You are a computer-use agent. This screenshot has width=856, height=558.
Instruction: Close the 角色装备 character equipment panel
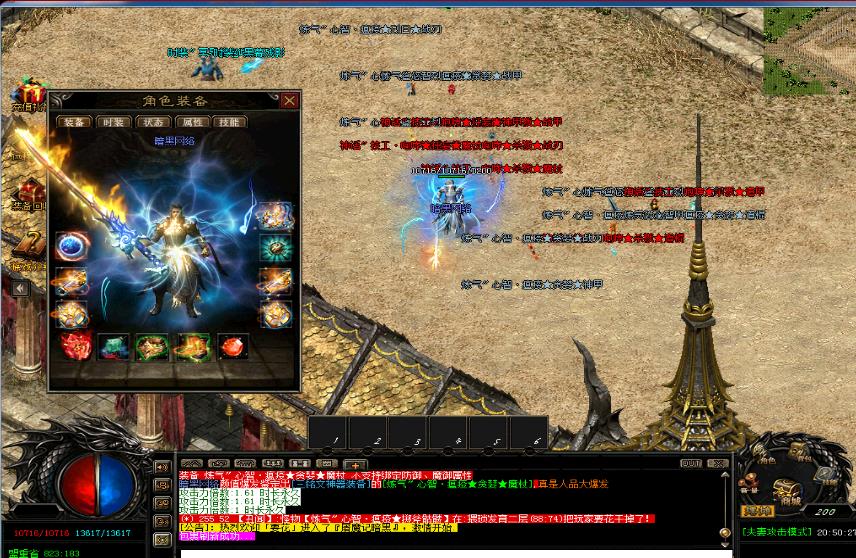click(289, 100)
